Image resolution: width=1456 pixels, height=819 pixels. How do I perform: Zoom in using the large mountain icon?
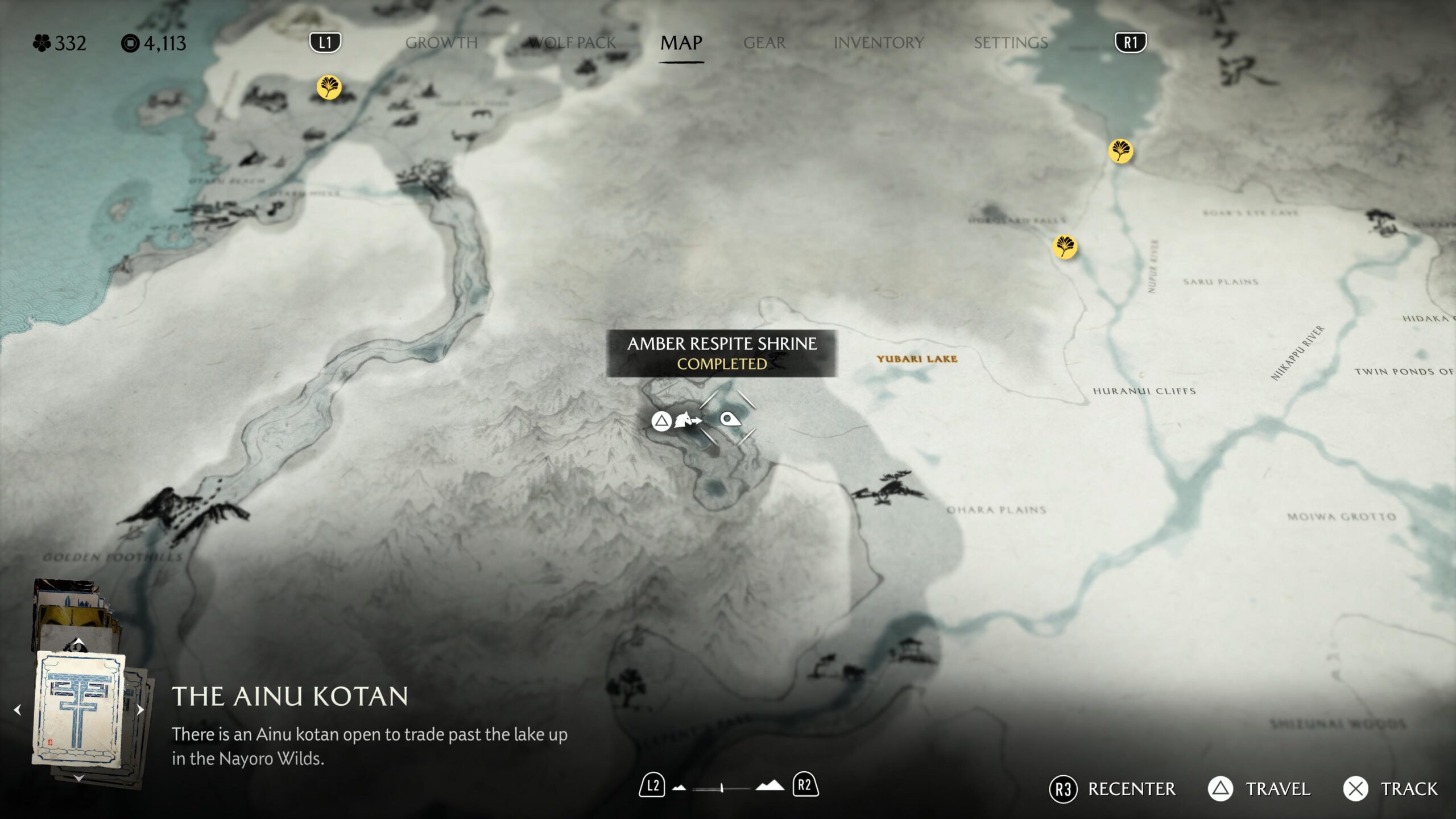click(770, 786)
